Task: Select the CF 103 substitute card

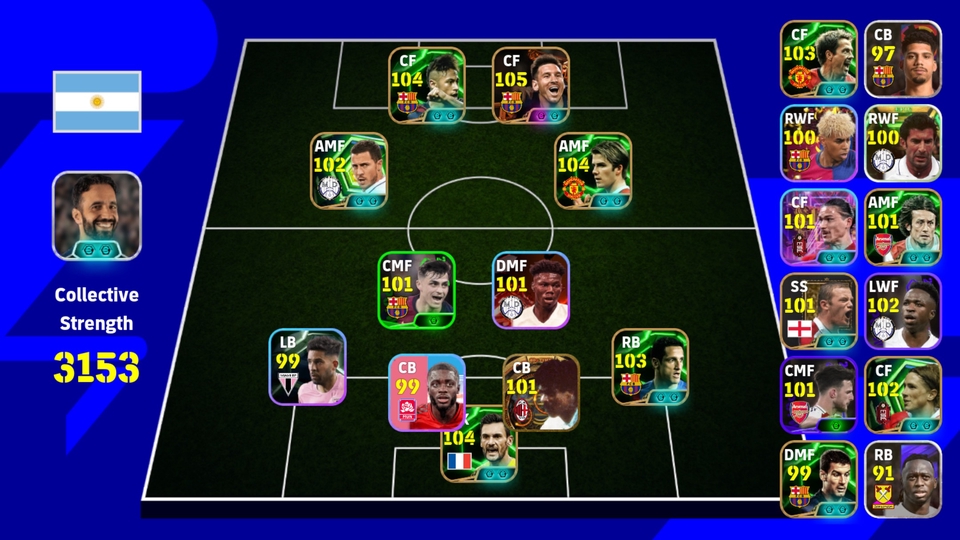Action: [819, 59]
